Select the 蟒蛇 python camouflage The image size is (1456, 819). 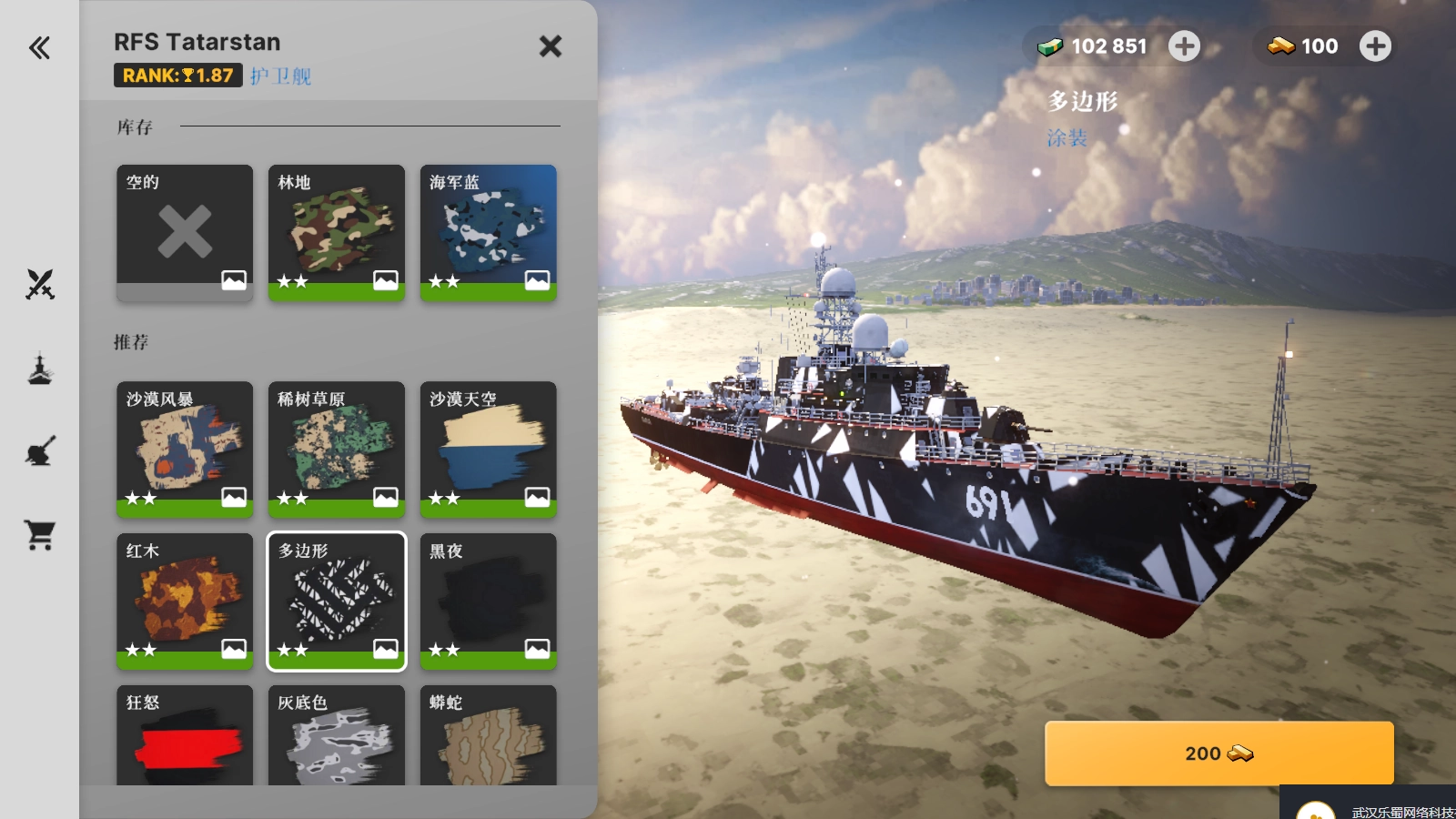[489, 735]
